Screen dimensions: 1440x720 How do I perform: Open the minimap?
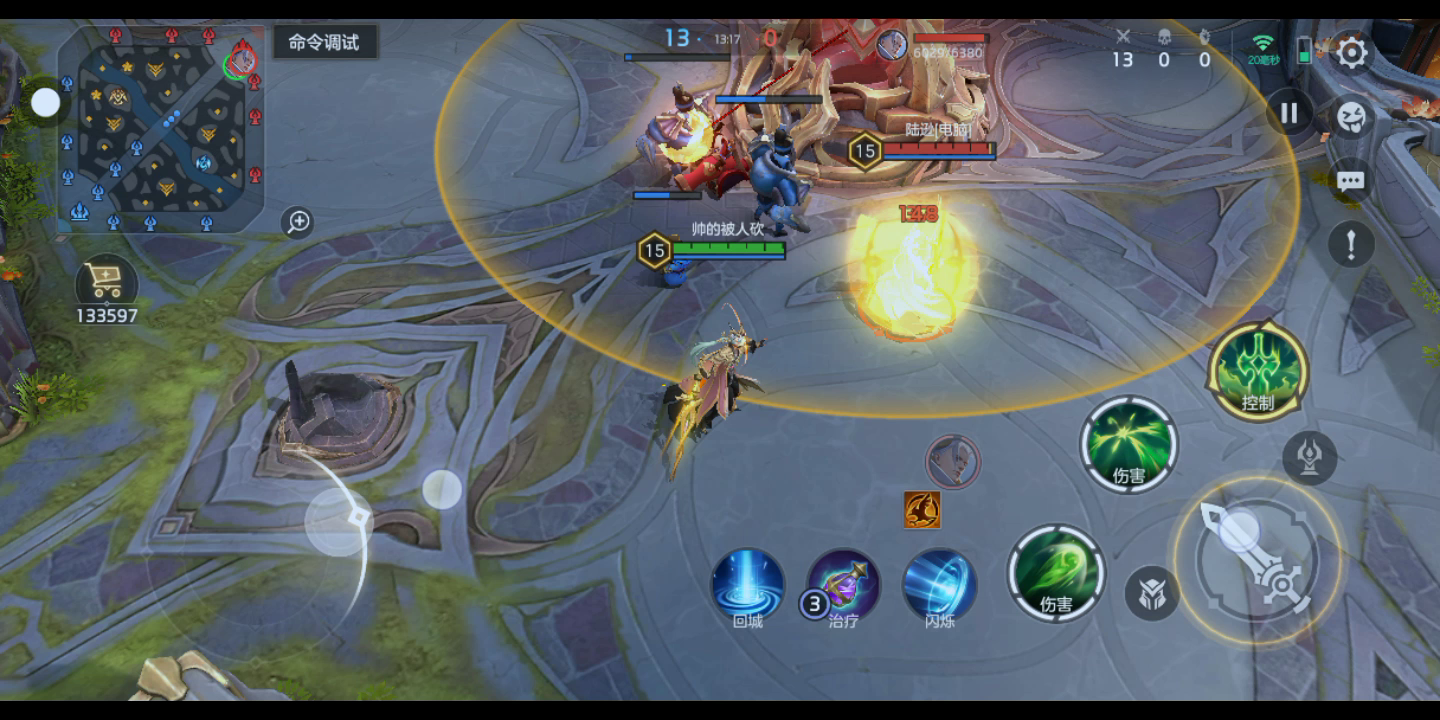160,127
